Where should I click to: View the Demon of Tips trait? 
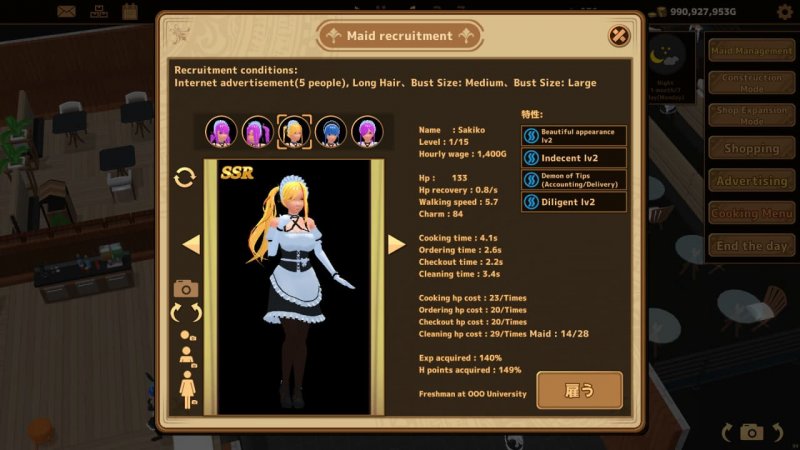pos(574,180)
